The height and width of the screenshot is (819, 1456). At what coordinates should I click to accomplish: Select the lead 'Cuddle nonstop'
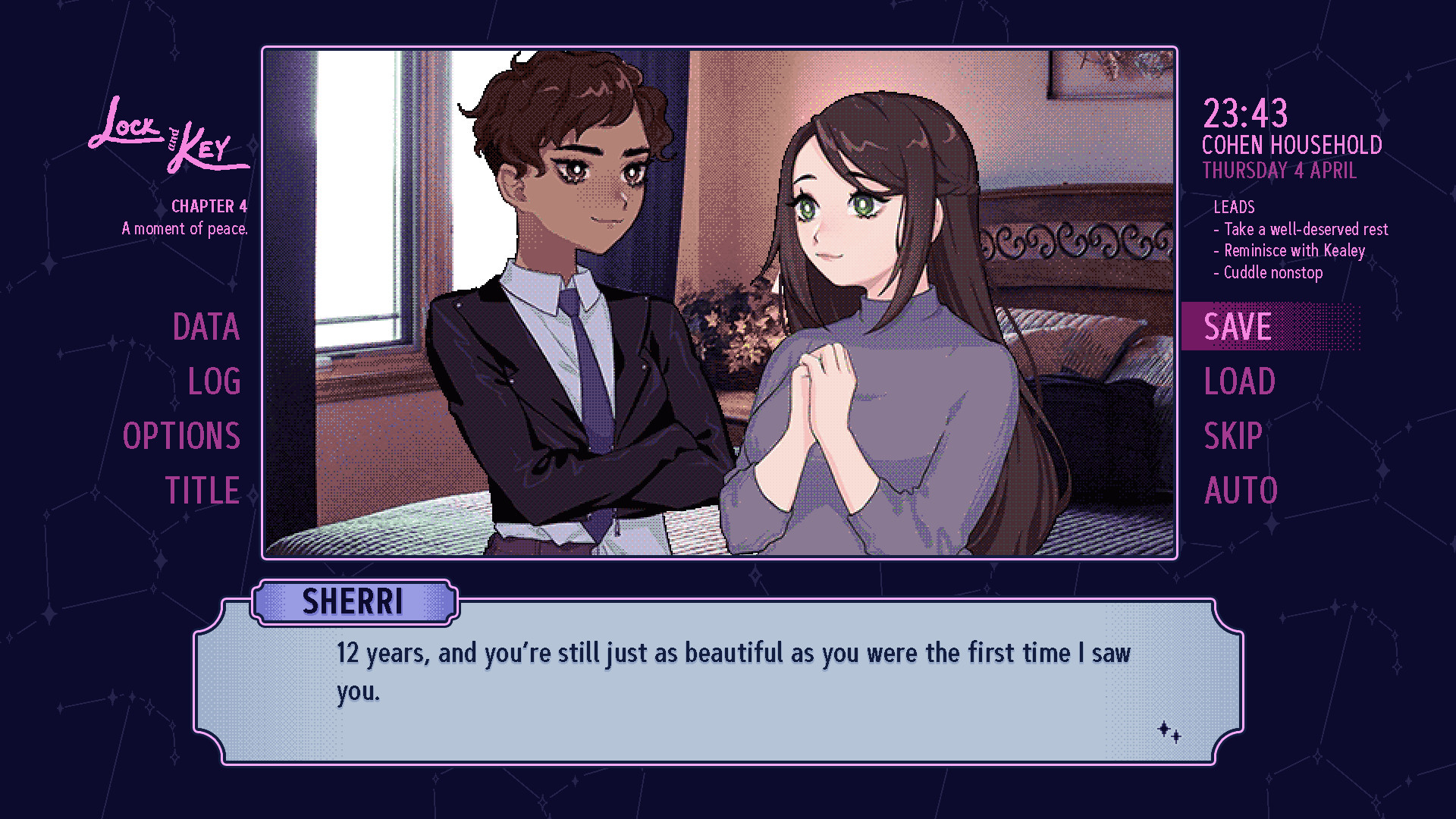1269,272
